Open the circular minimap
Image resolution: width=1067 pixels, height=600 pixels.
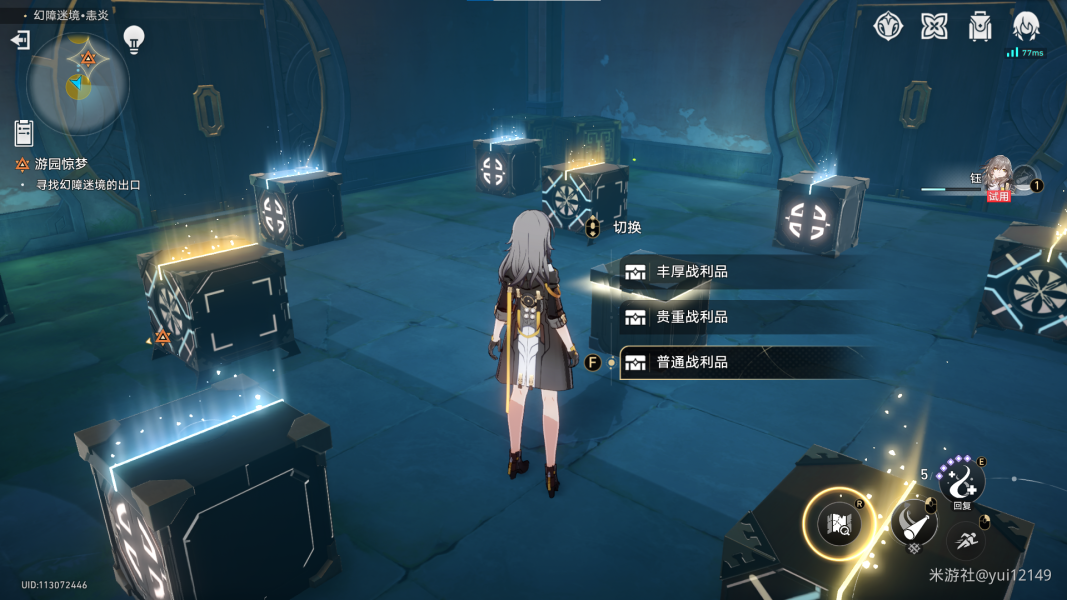point(77,83)
